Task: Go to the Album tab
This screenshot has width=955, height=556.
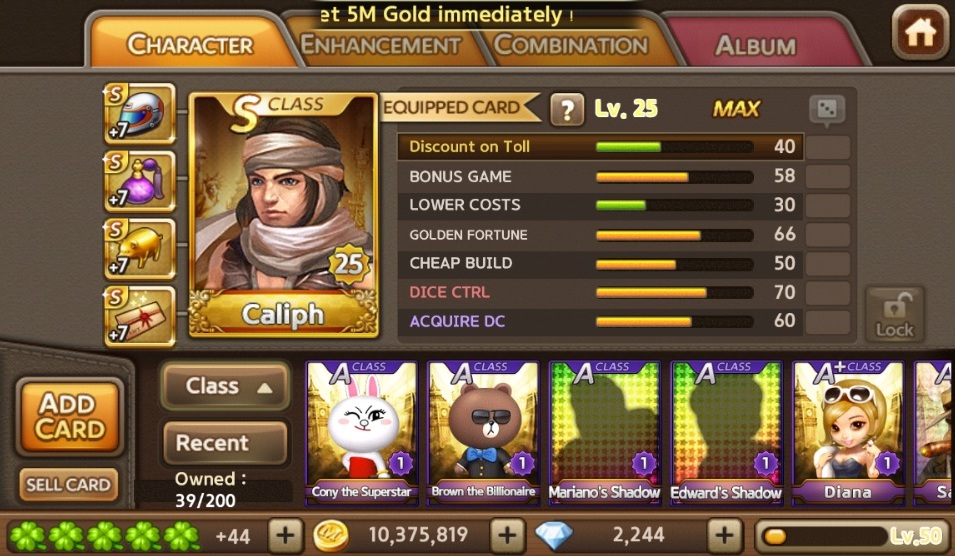Action: (x=755, y=46)
